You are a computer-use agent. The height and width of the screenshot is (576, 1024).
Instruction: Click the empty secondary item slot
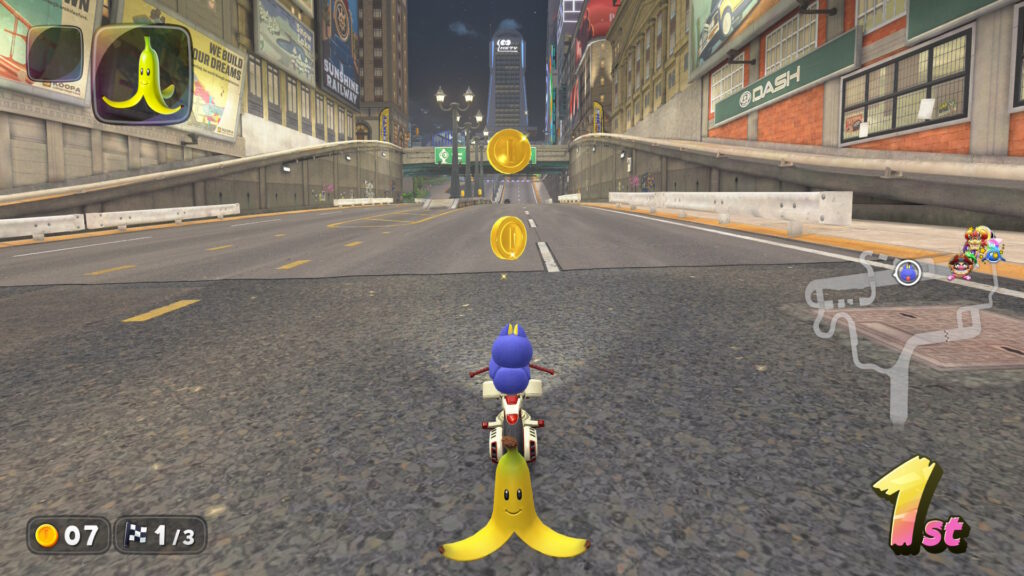[55, 53]
